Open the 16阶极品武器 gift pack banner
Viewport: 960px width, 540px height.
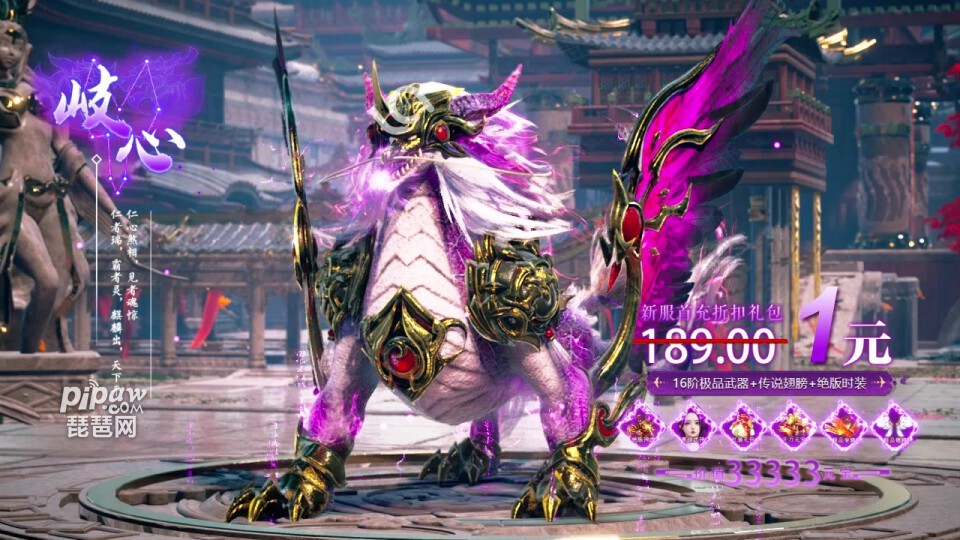tap(769, 383)
